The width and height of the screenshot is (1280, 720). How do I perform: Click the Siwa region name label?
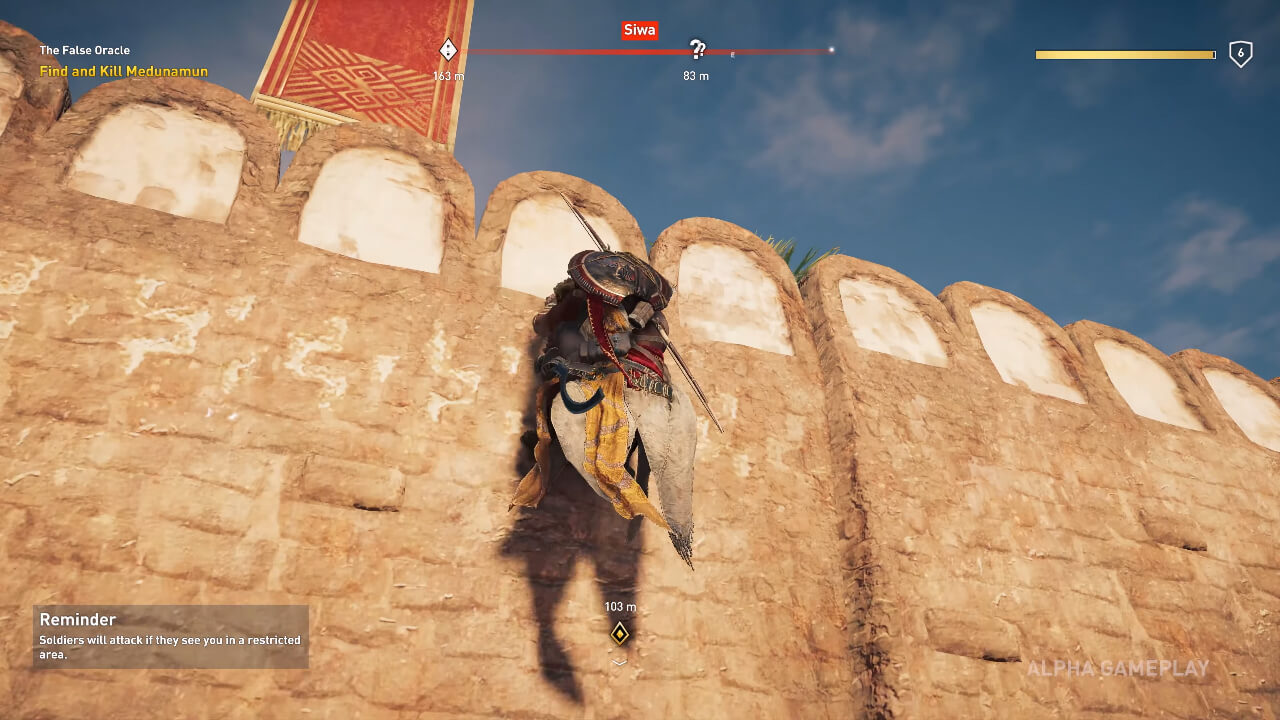[639, 30]
